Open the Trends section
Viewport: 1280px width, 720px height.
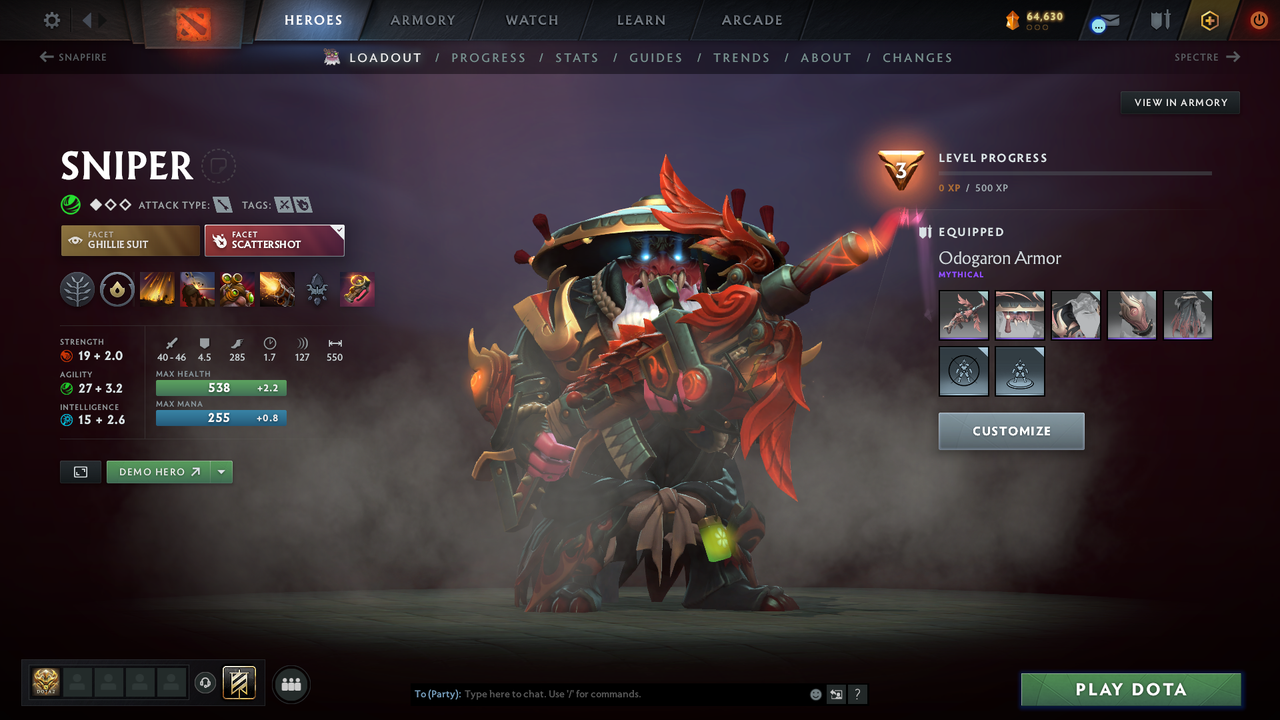(x=741, y=58)
